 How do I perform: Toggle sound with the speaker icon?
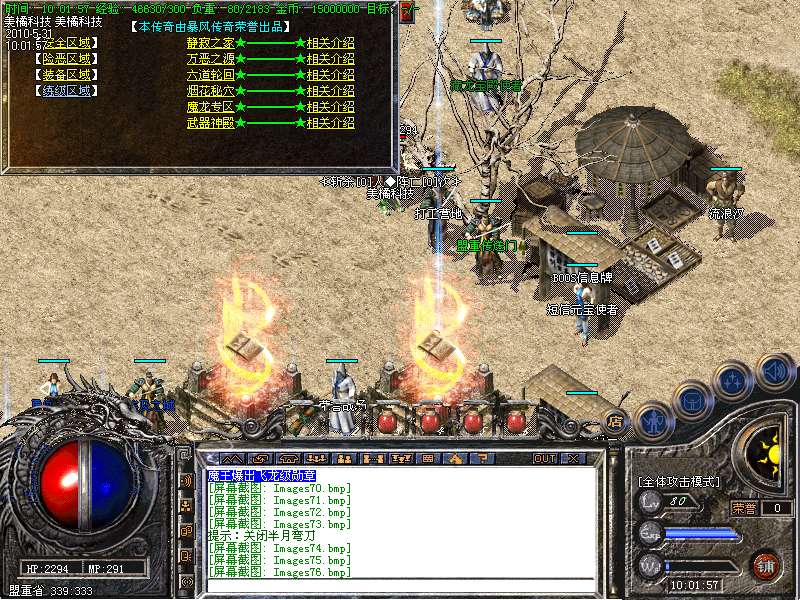click(773, 371)
